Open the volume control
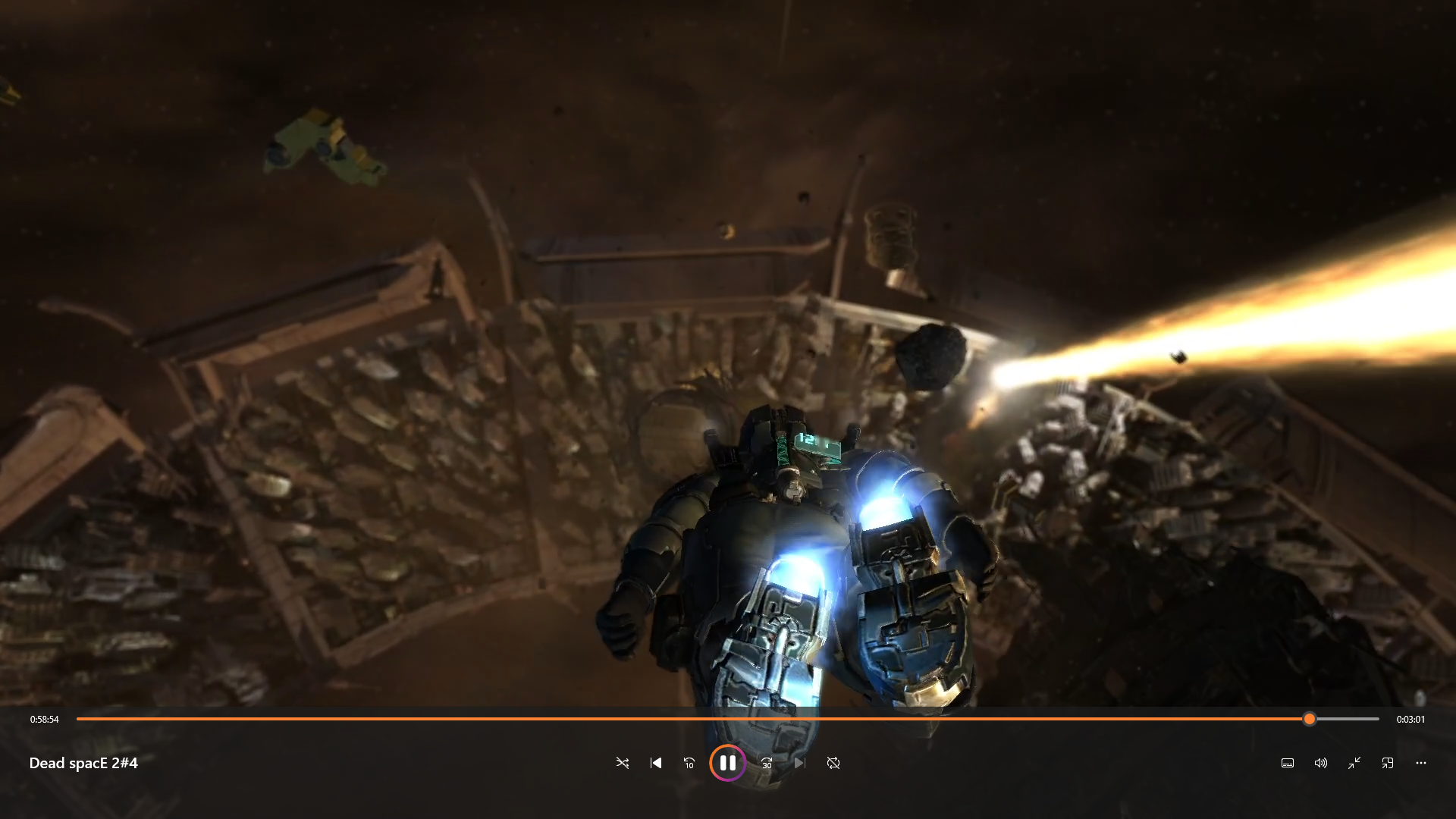 pyautogui.click(x=1320, y=763)
